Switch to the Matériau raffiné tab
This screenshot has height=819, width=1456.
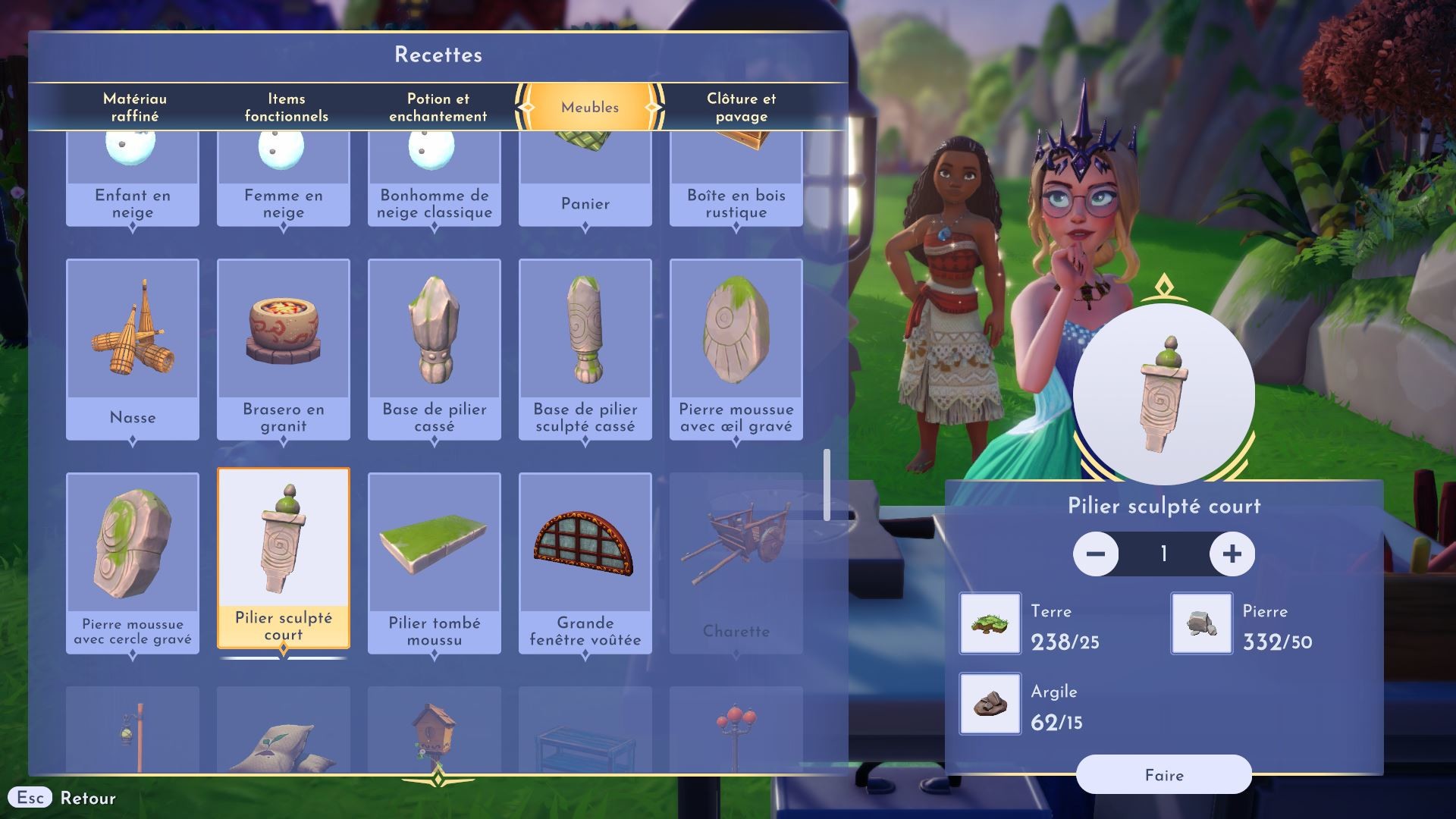[x=135, y=107]
